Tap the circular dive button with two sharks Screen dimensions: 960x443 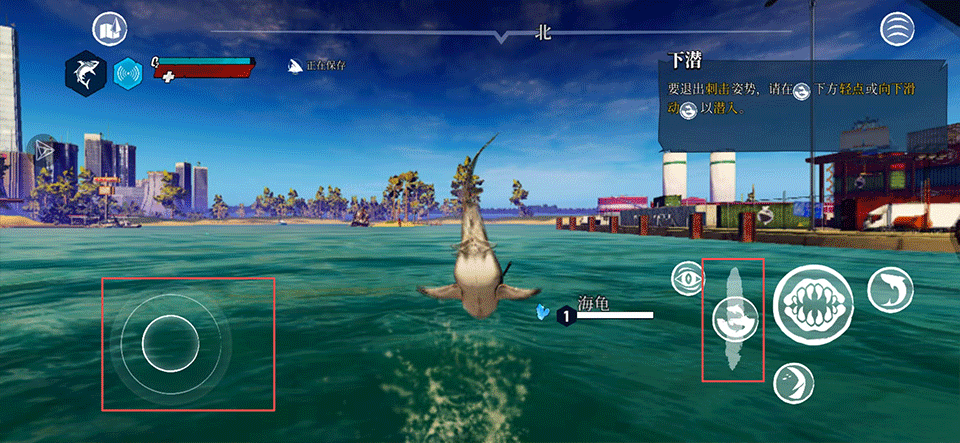735,319
